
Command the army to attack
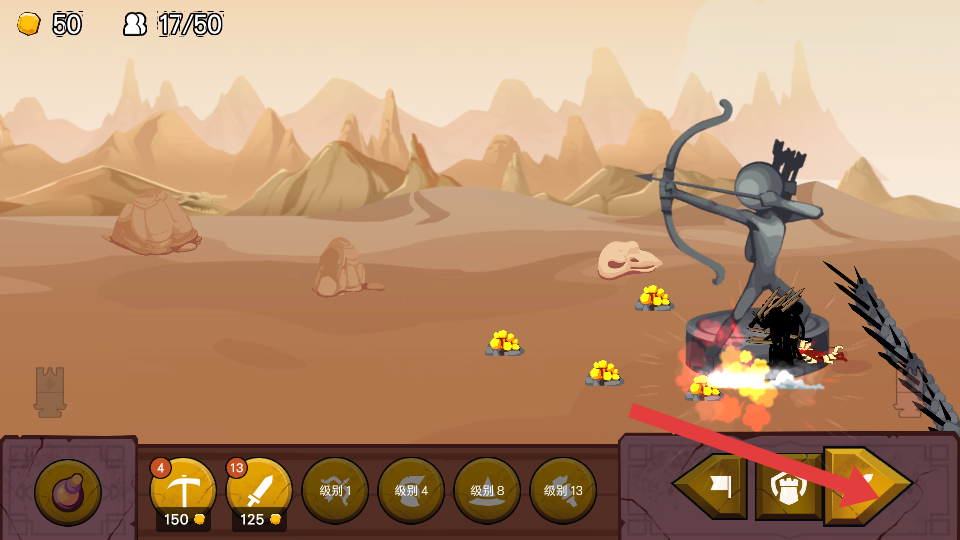[x=866, y=486]
